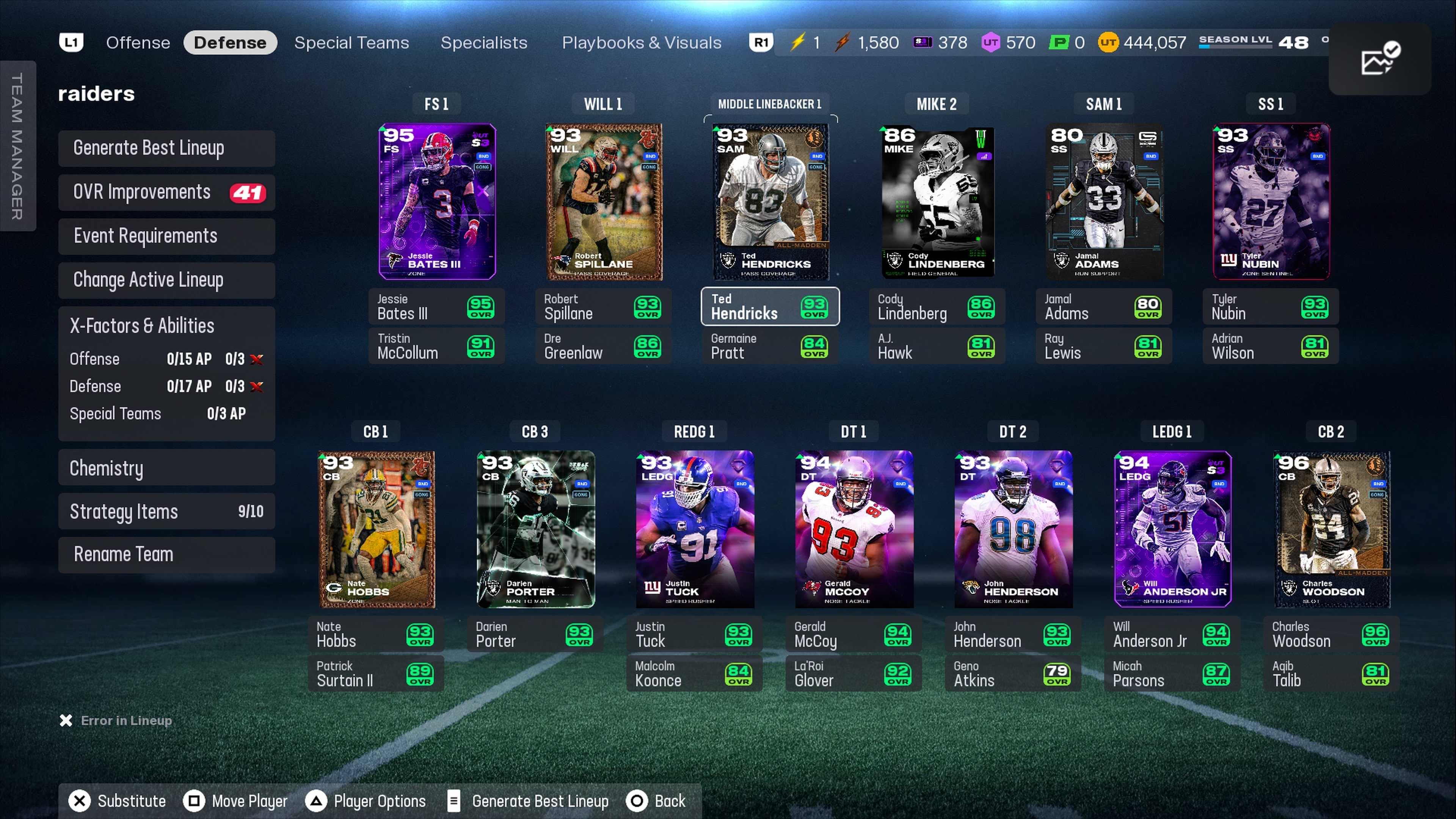The height and width of the screenshot is (819, 1456).
Task: View Event Requirements
Action: (x=166, y=236)
